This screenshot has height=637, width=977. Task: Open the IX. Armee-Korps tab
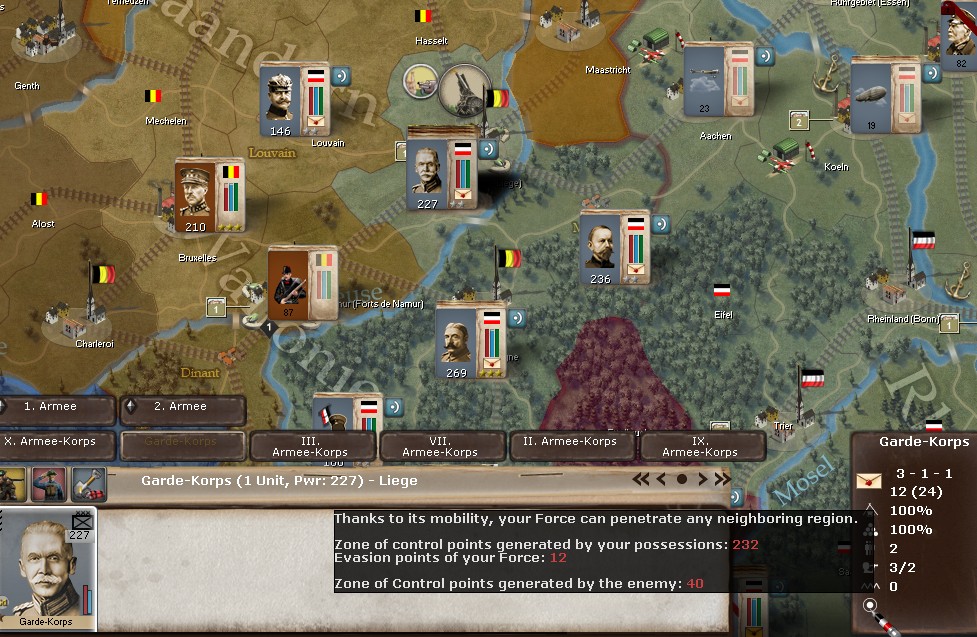700,446
